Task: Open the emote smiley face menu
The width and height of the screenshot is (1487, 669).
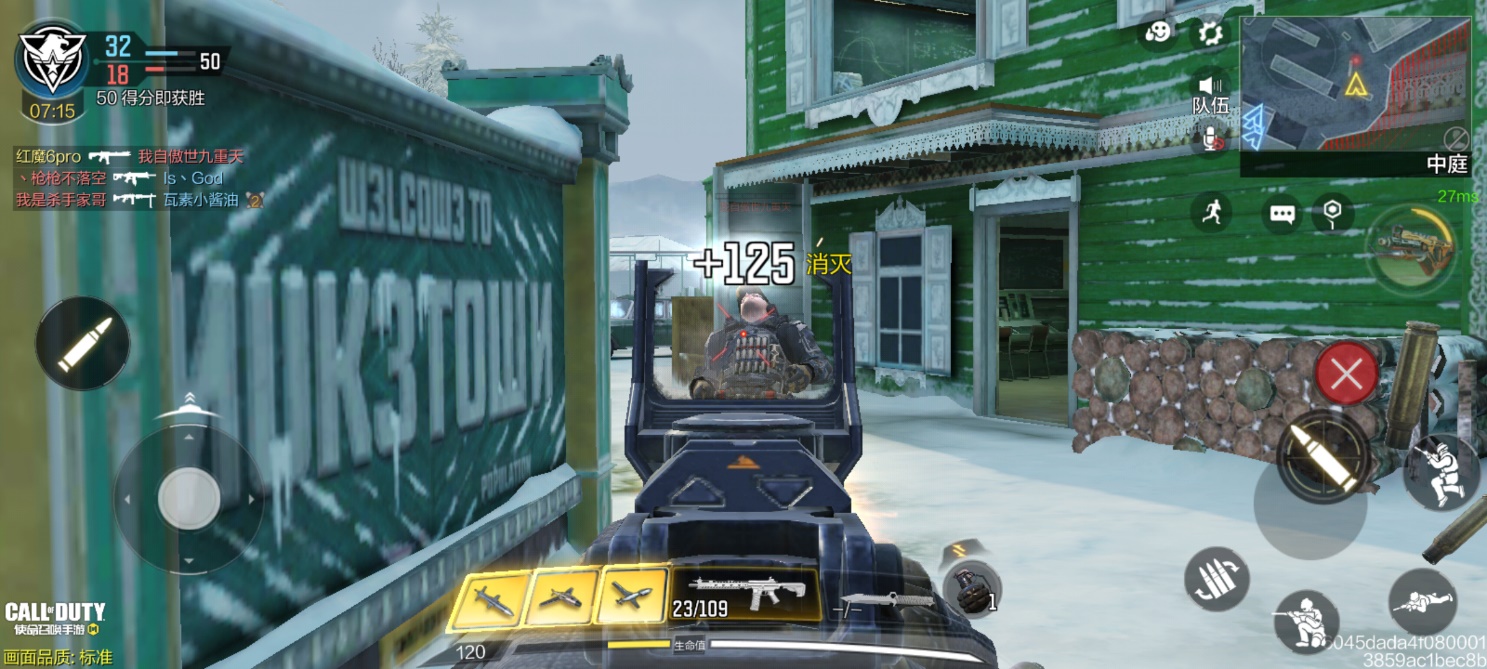Action: 1158,33
